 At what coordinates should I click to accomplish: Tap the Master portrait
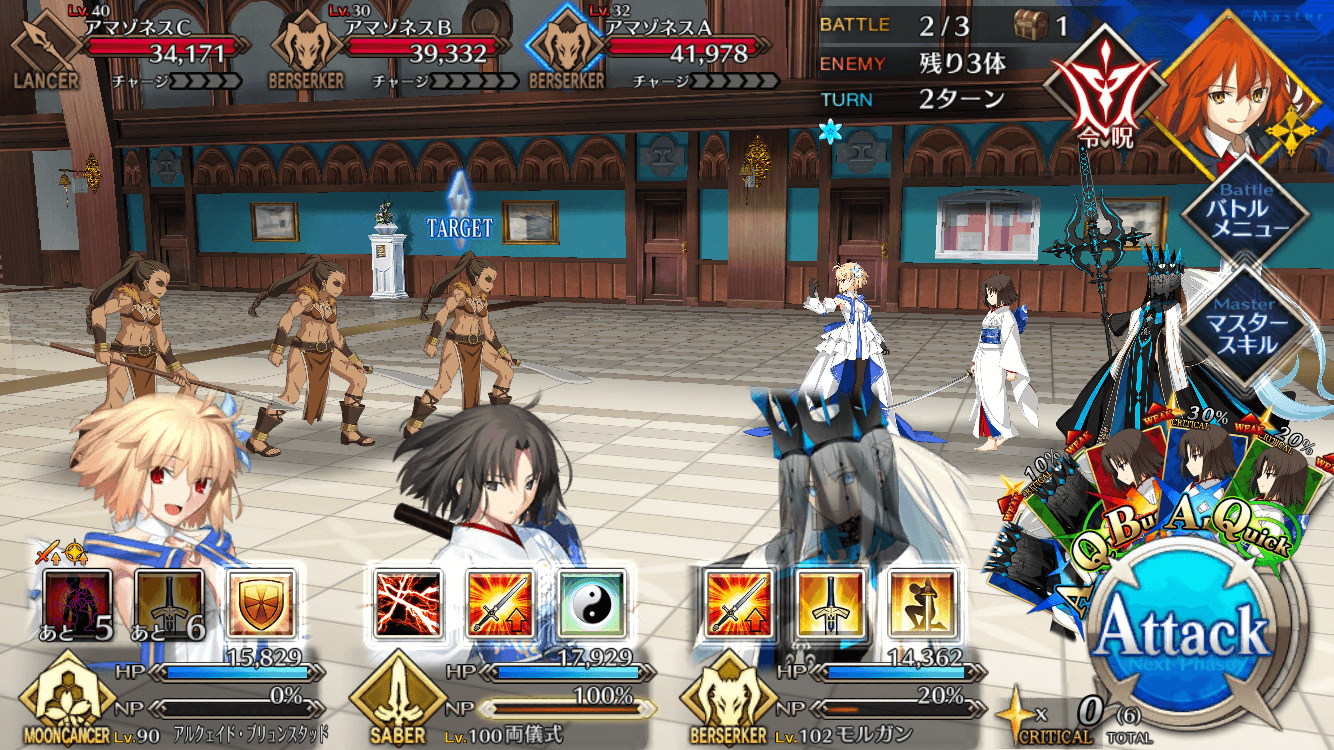pyautogui.click(x=1230, y=82)
